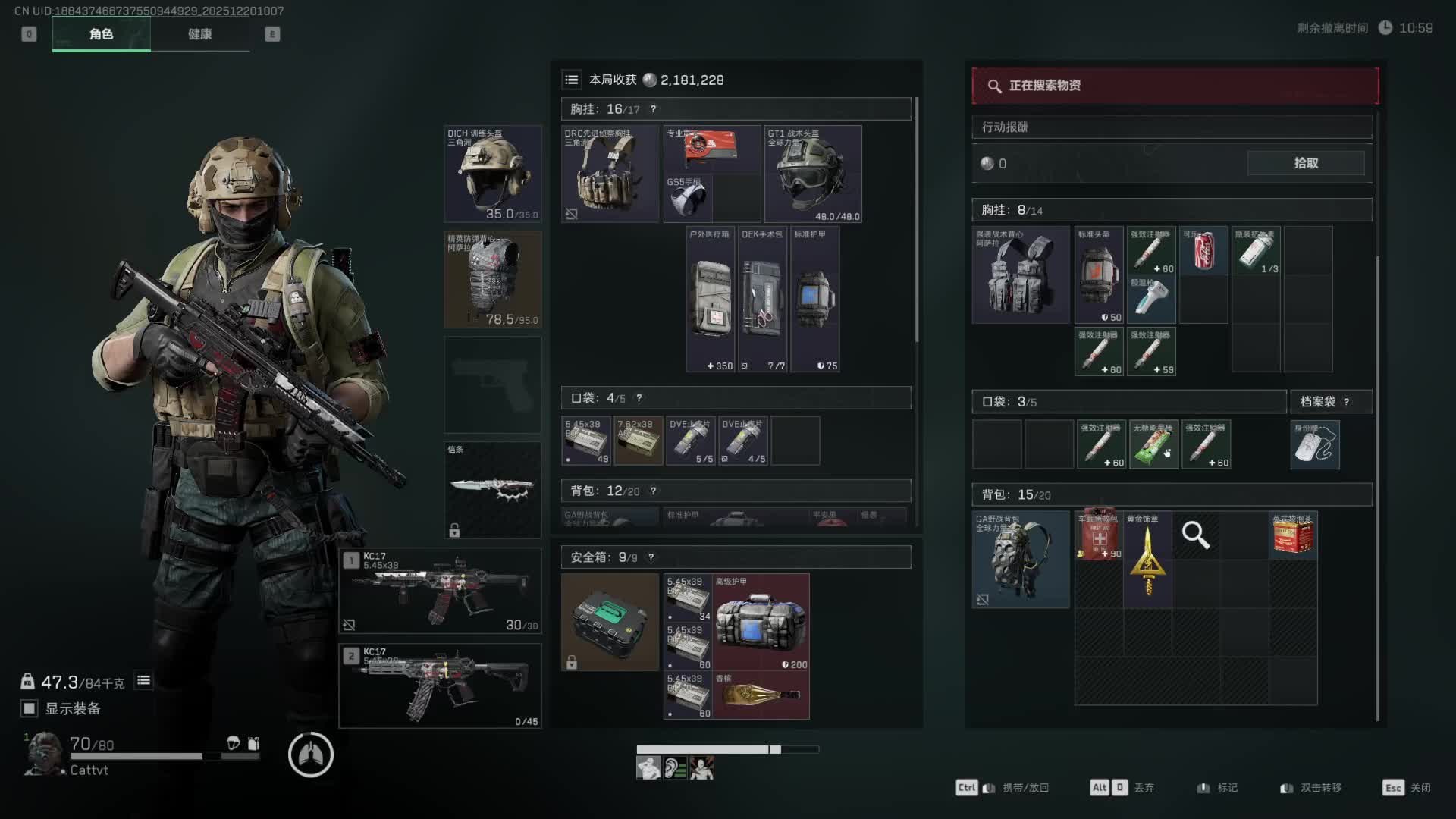
Task: Select the 户外医疗箱 medical kit
Action: tap(711, 300)
